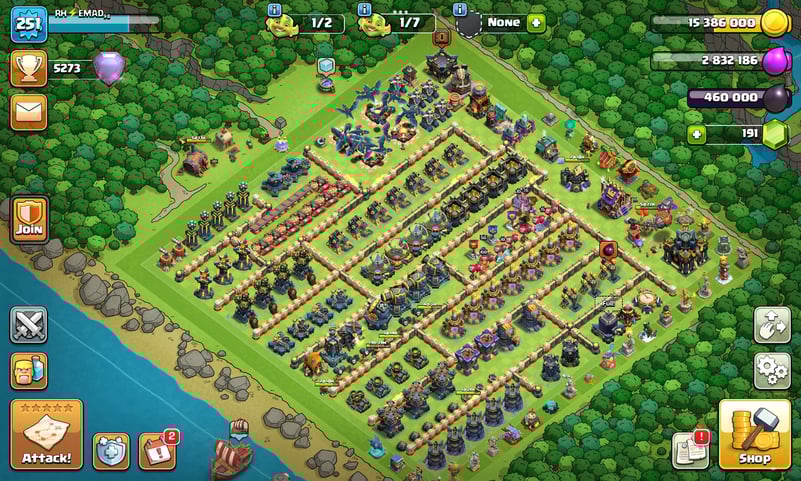Add a shield using the None plus
The height and width of the screenshot is (481, 801).
[x=536, y=22]
